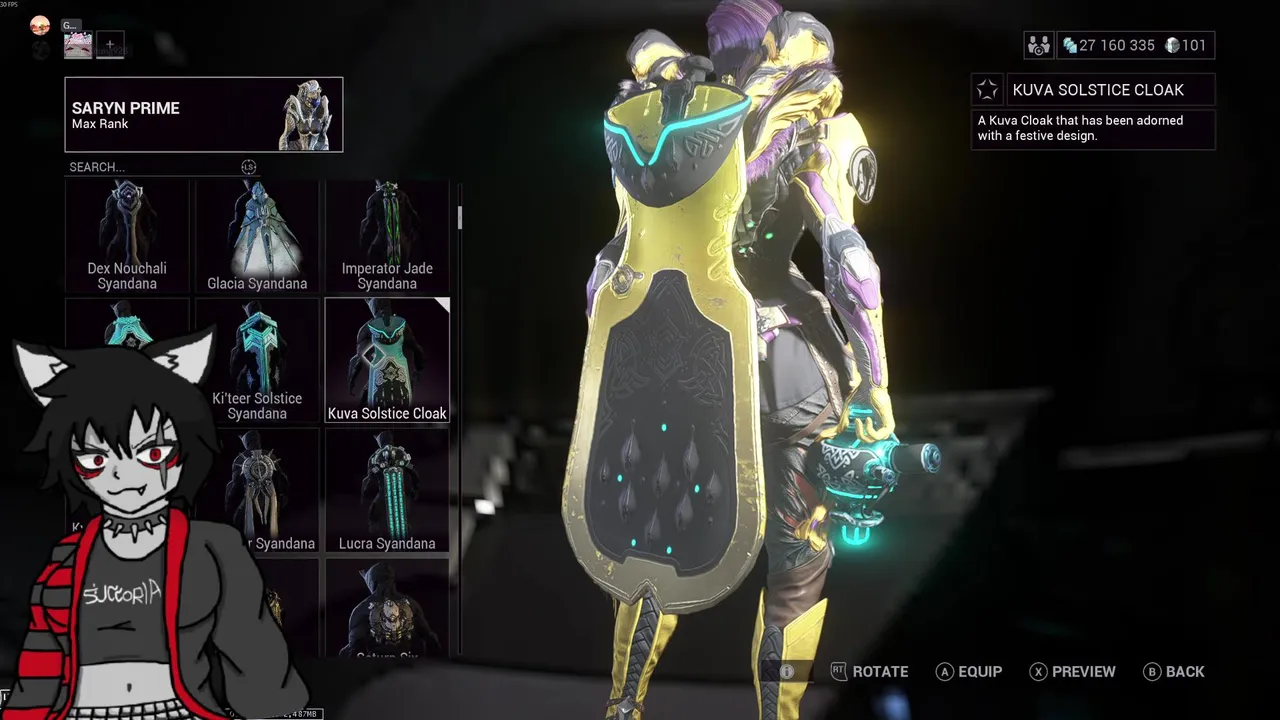Favorite the cloak with the star icon
The width and height of the screenshot is (1280, 720).
tap(987, 90)
